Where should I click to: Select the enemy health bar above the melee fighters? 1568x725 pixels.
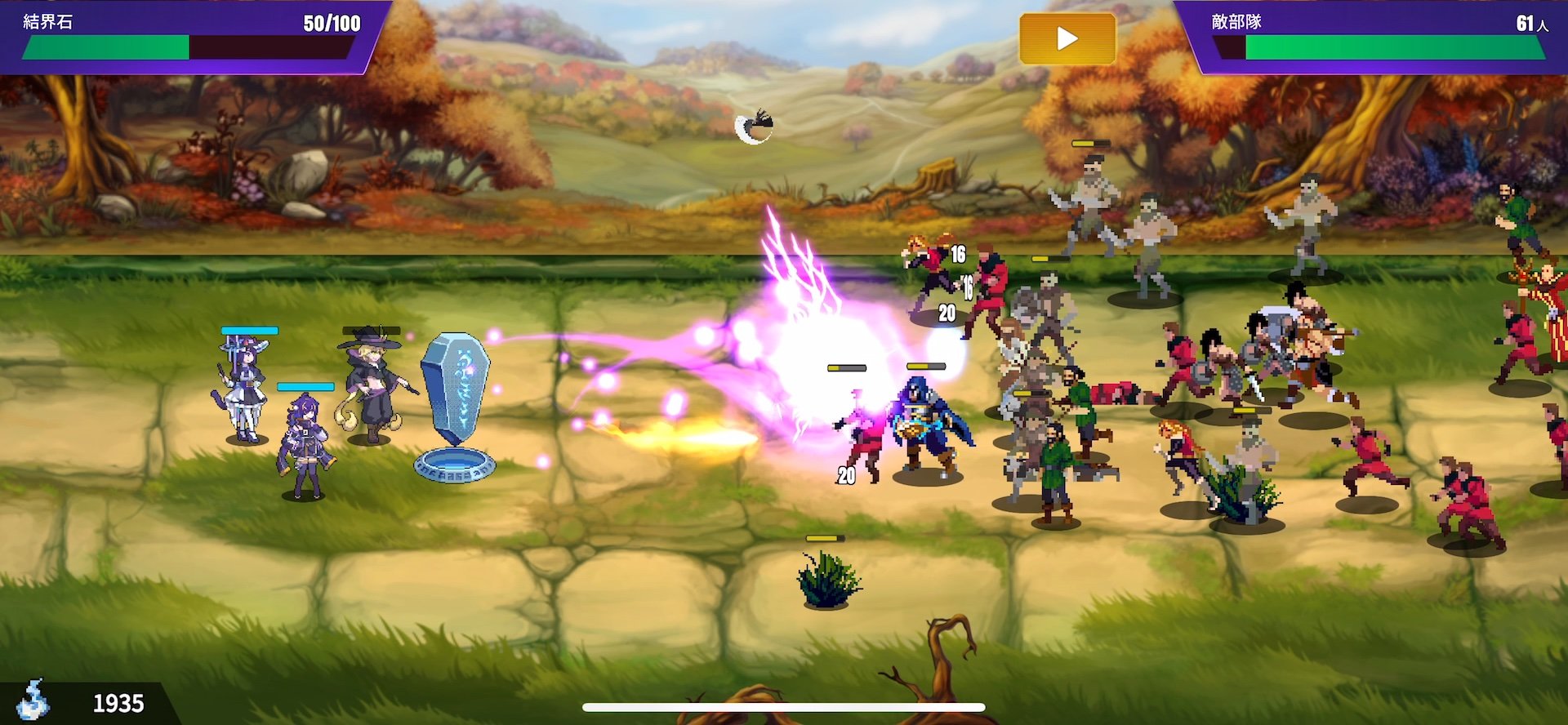click(x=848, y=367)
